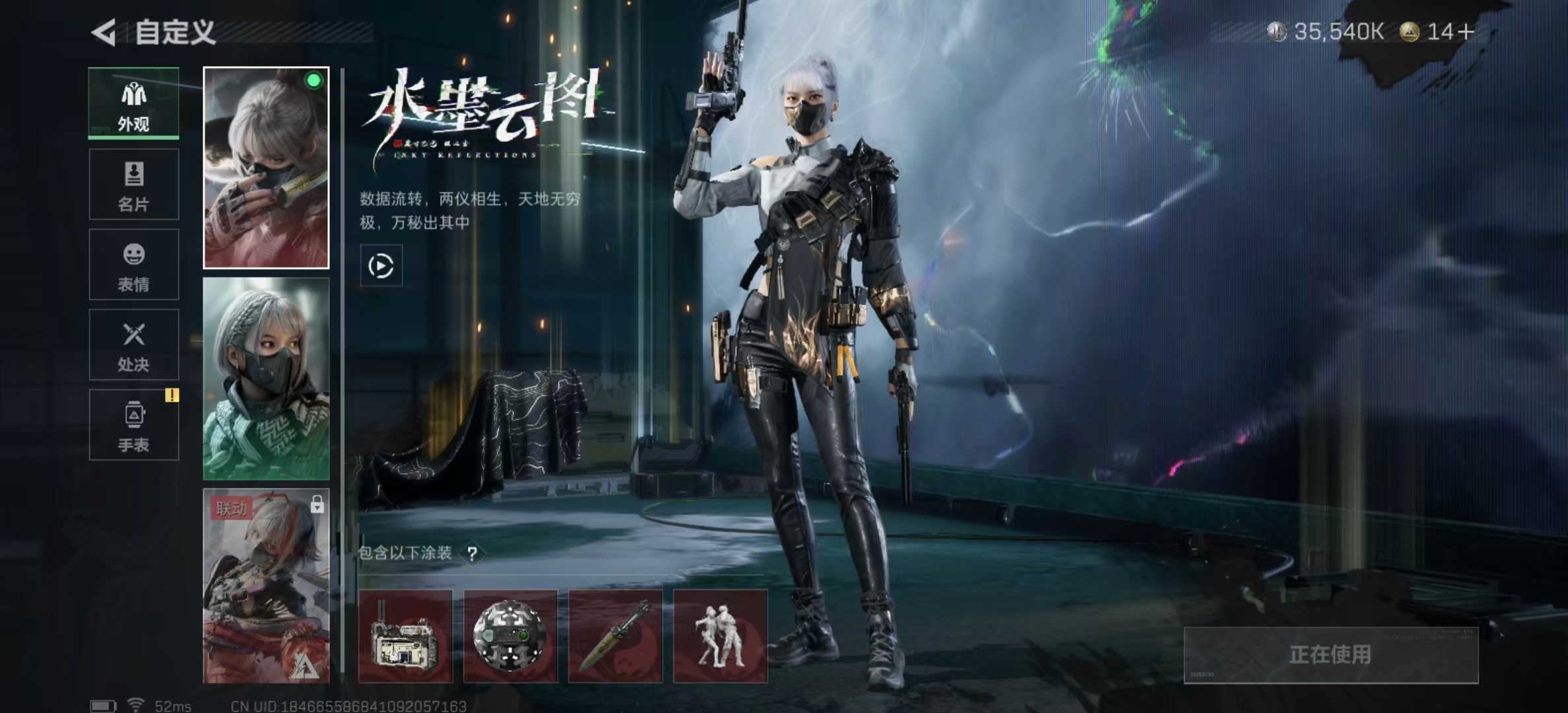Switch to the 表情 emote tab

click(x=134, y=265)
